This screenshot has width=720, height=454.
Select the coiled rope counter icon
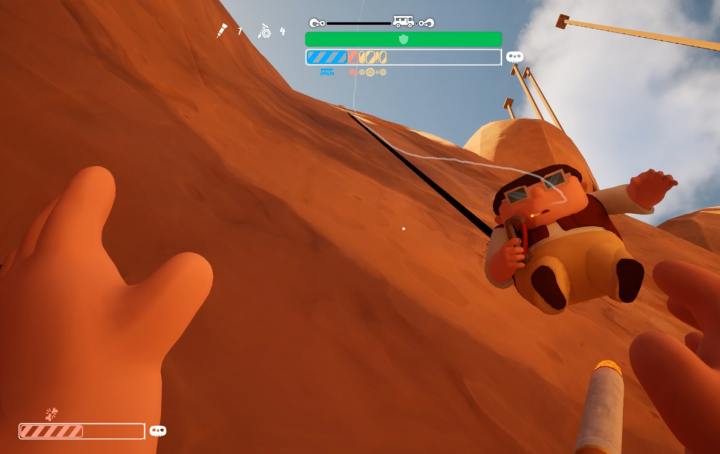264,31
